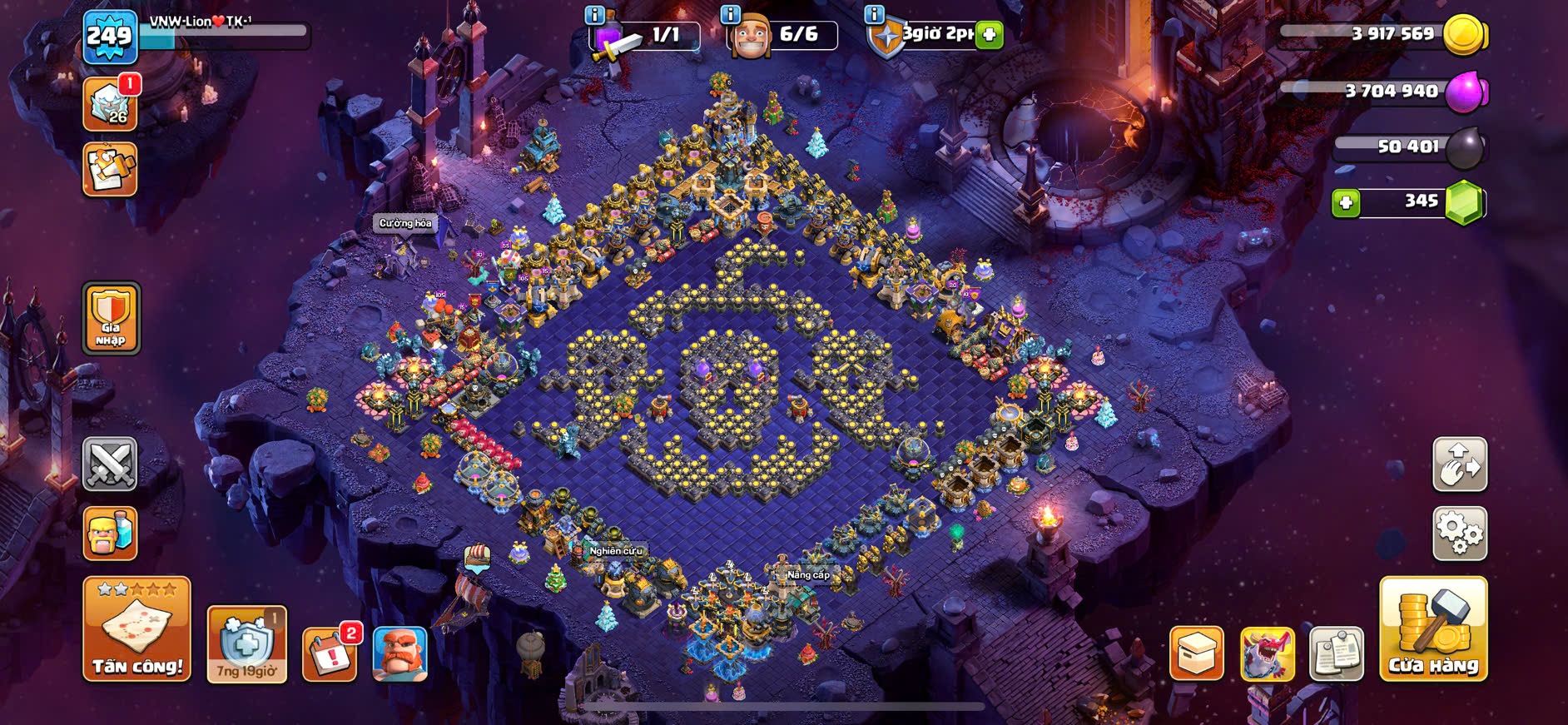Open the player profile level 249 badge
Image resolution: width=1568 pixels, height=725 pixels.
(x=110, y=37)
